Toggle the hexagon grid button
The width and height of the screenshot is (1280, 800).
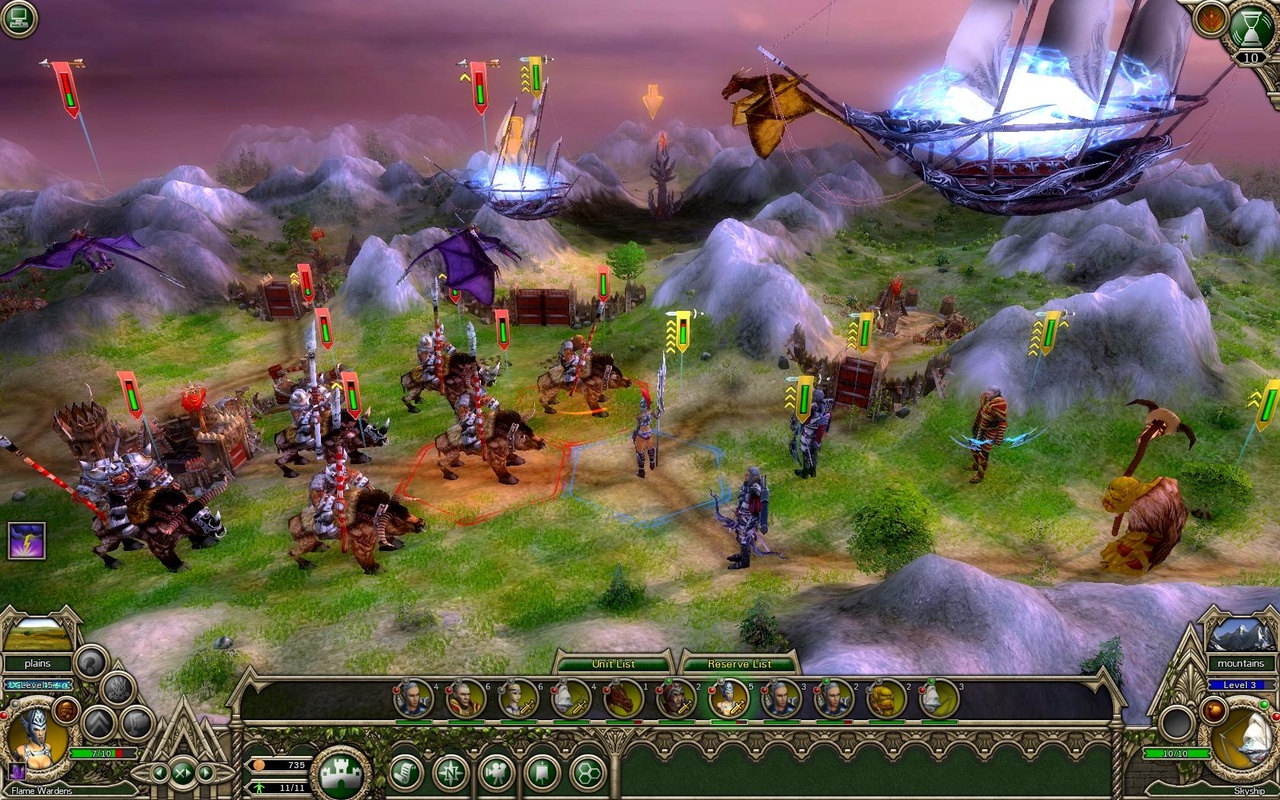click(588, 773)
